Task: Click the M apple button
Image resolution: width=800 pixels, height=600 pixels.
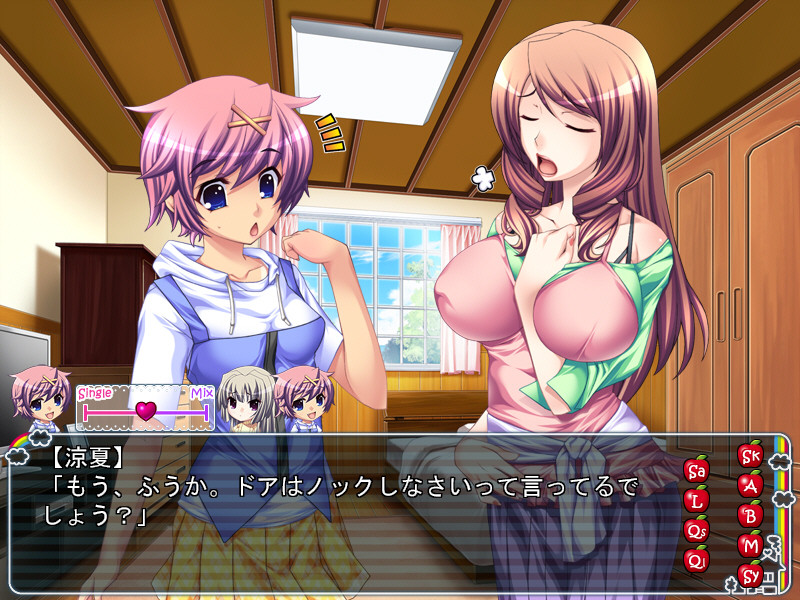Action: (x=750, y=545)
